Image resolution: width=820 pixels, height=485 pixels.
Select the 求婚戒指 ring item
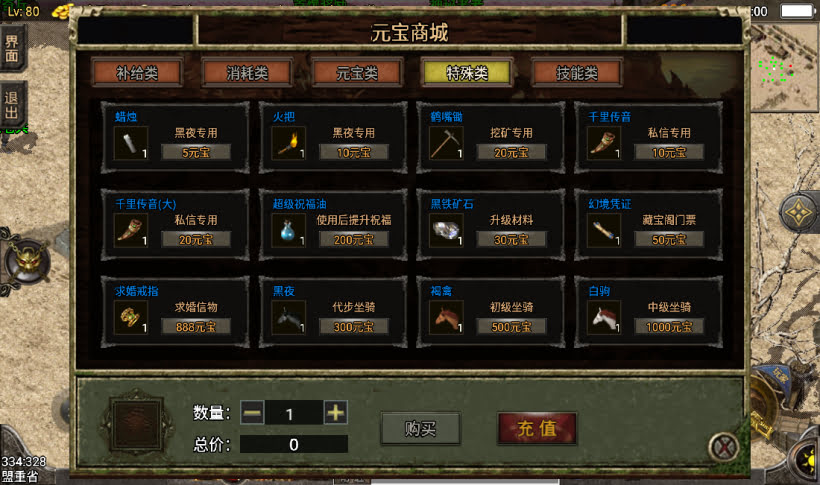coord(129,317)
